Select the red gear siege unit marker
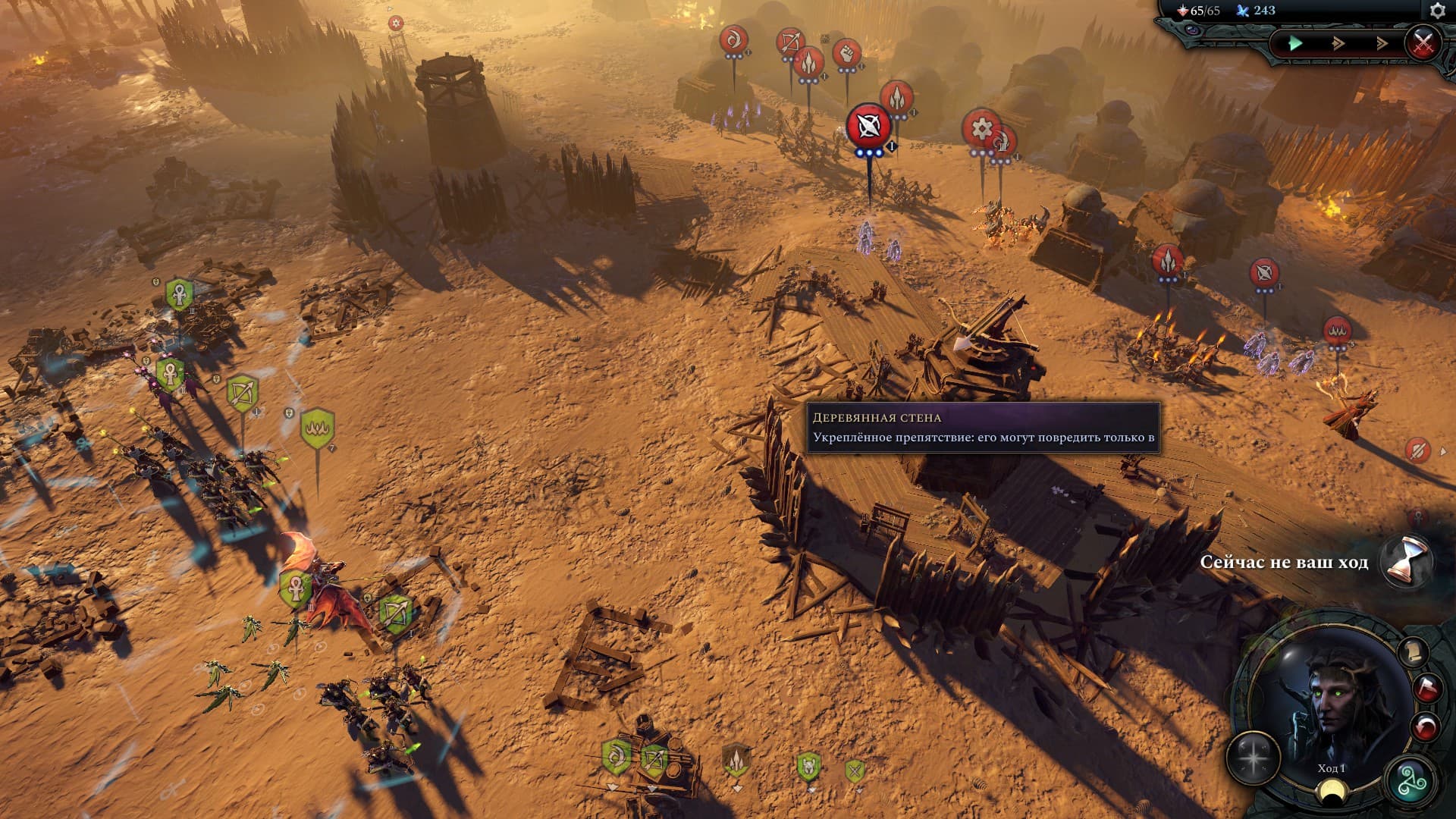The image size is (1456, 819). 981,129
